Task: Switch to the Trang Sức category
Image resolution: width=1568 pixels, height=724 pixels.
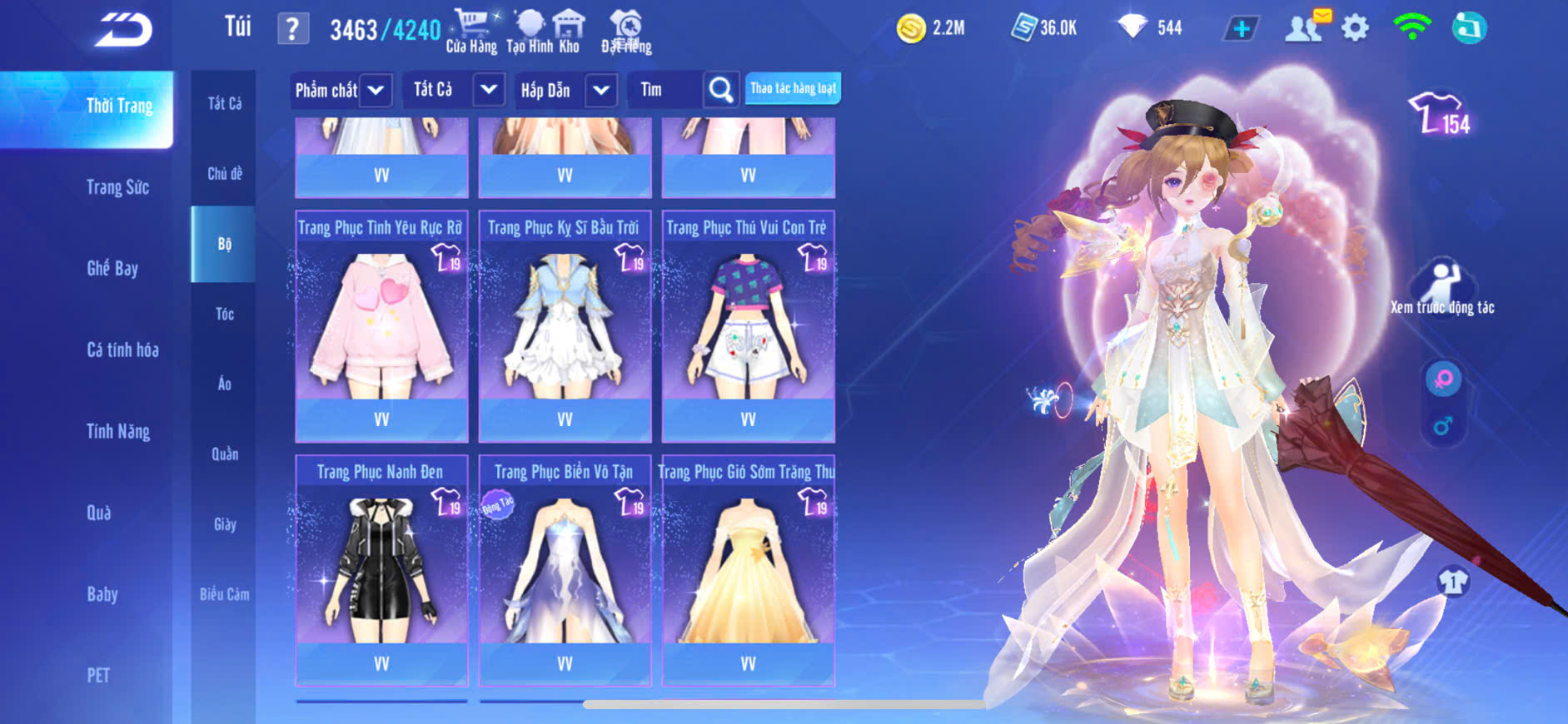Action: coord(117,187)
